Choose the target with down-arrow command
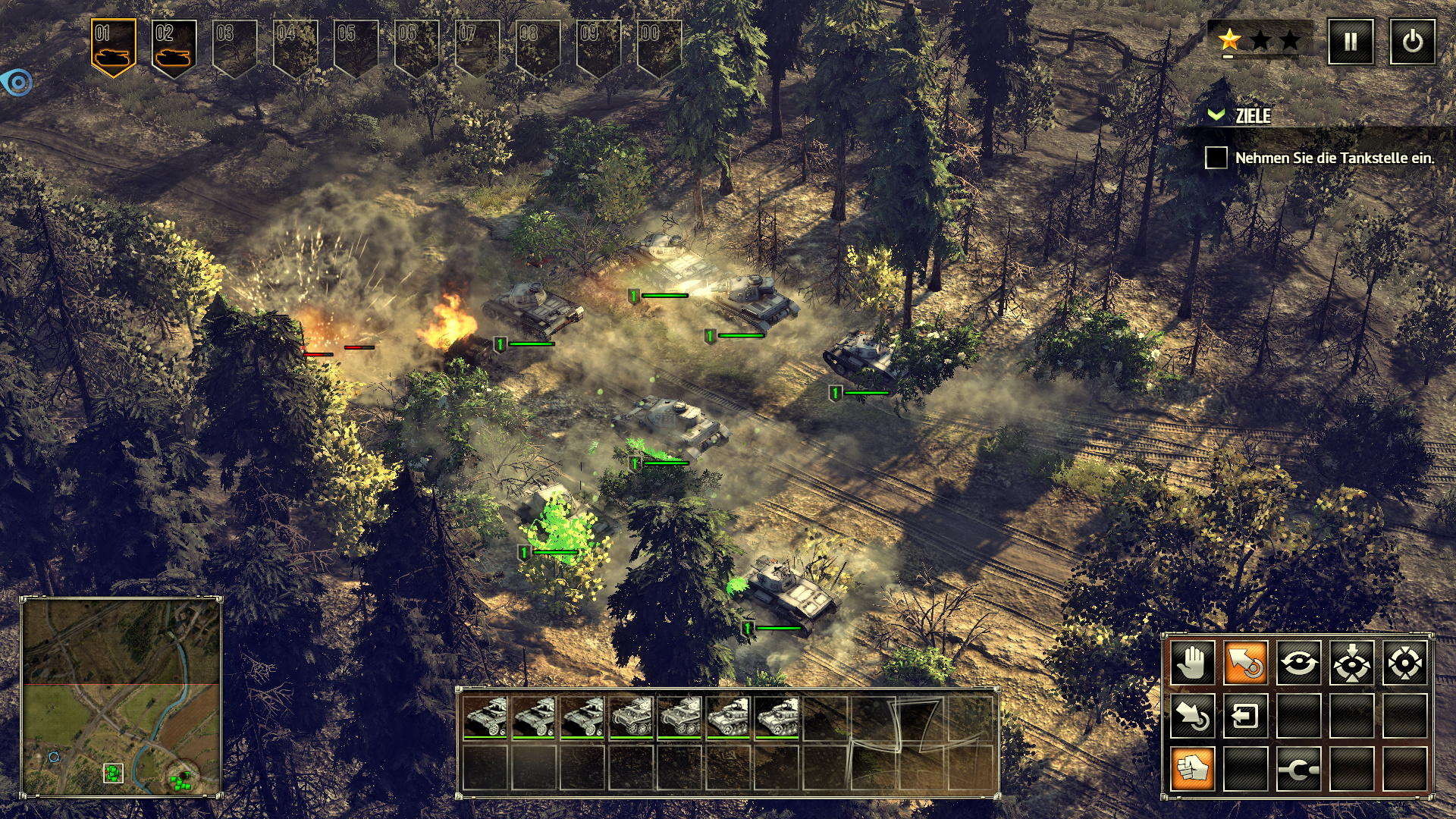Screen dimensions: 1456x819 (1351, 662)
